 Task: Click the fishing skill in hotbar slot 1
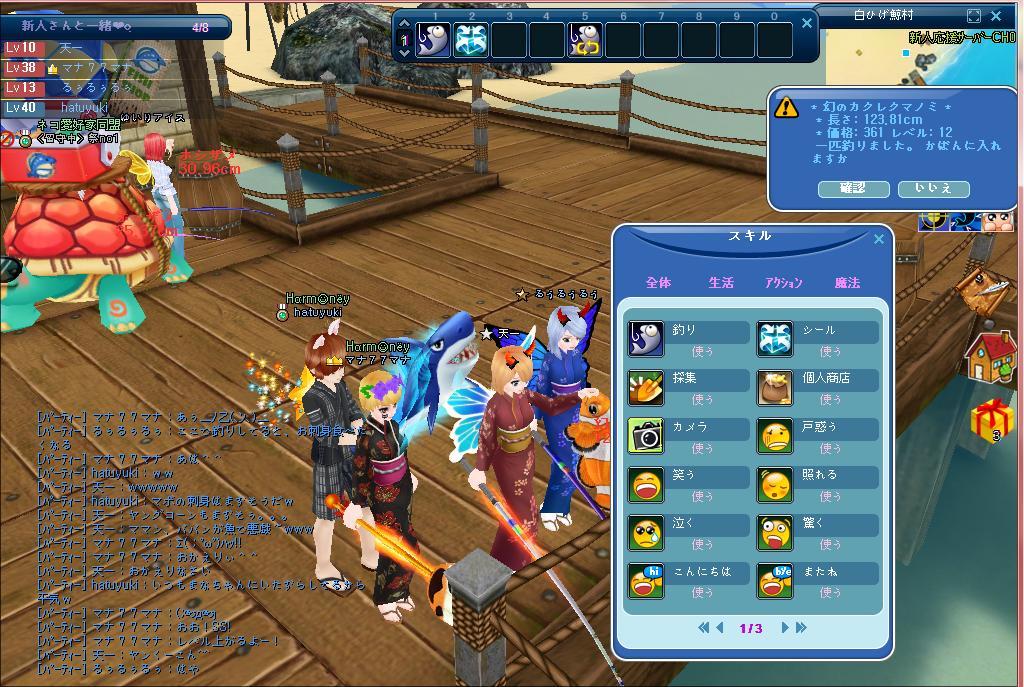(433, 40)
